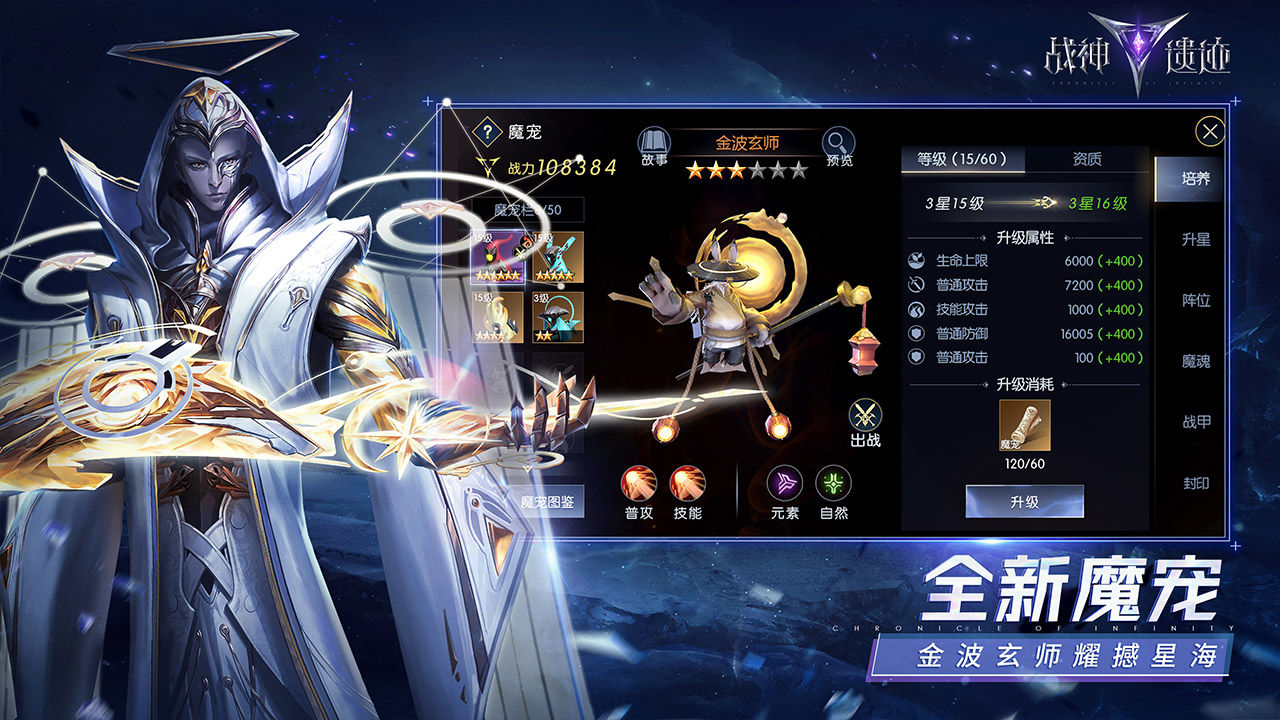Click the 魔宠 upgrade material scroll item
Image resolution: width=1280 pixels, height=720 pixels.
click(1025, 423)
